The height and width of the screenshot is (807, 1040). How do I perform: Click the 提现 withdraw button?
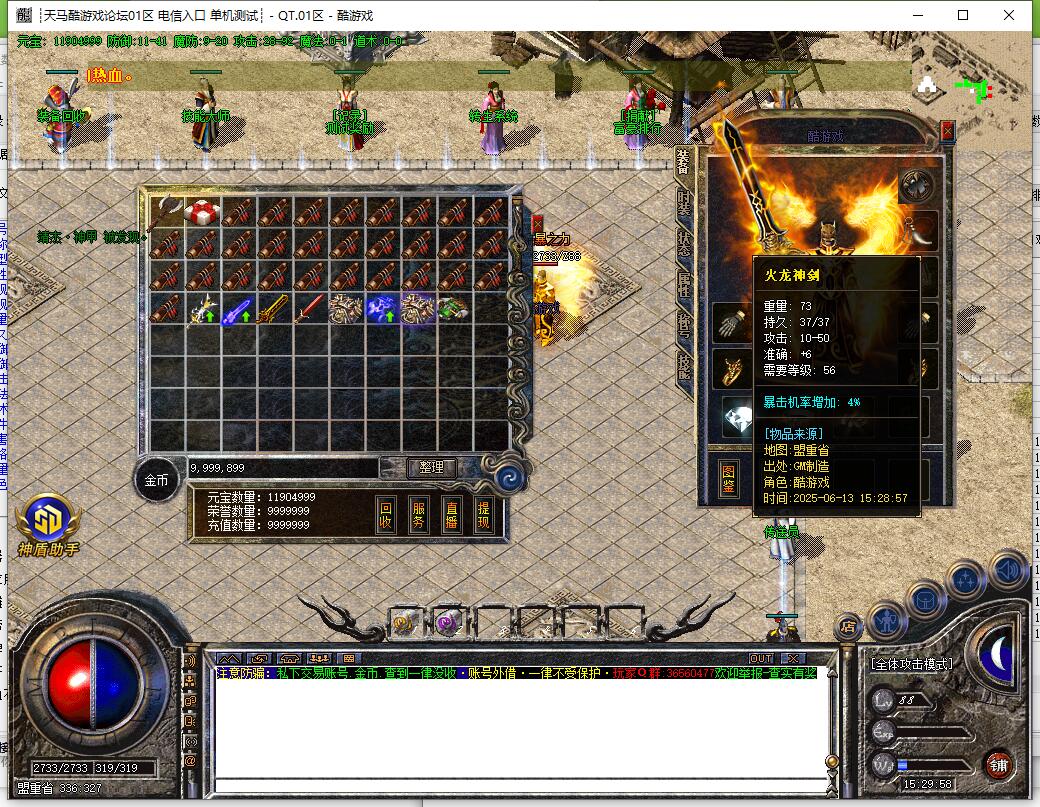tap(483, 514)
